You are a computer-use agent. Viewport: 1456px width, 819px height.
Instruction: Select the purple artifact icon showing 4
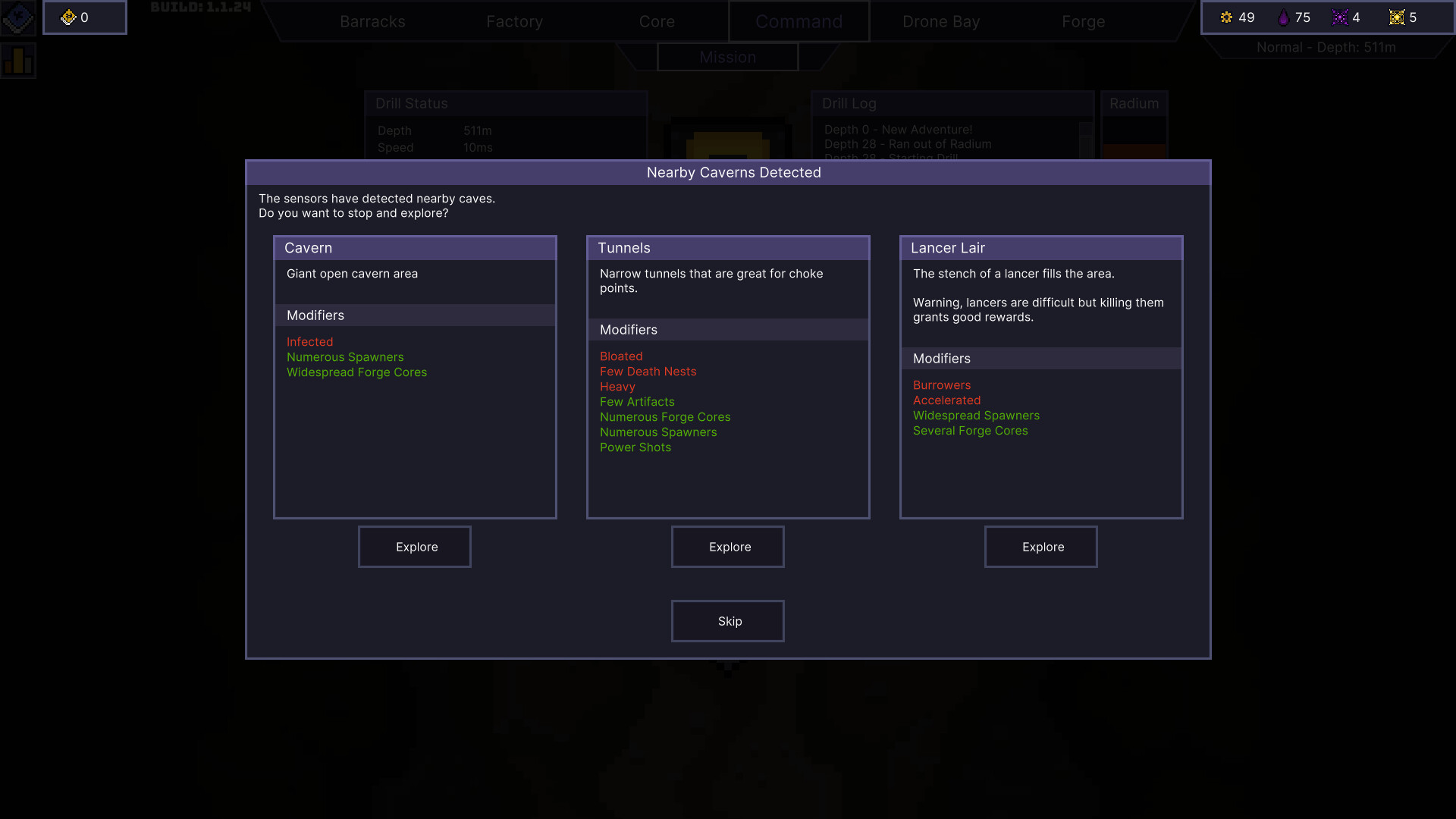(x=1341, y=17)
